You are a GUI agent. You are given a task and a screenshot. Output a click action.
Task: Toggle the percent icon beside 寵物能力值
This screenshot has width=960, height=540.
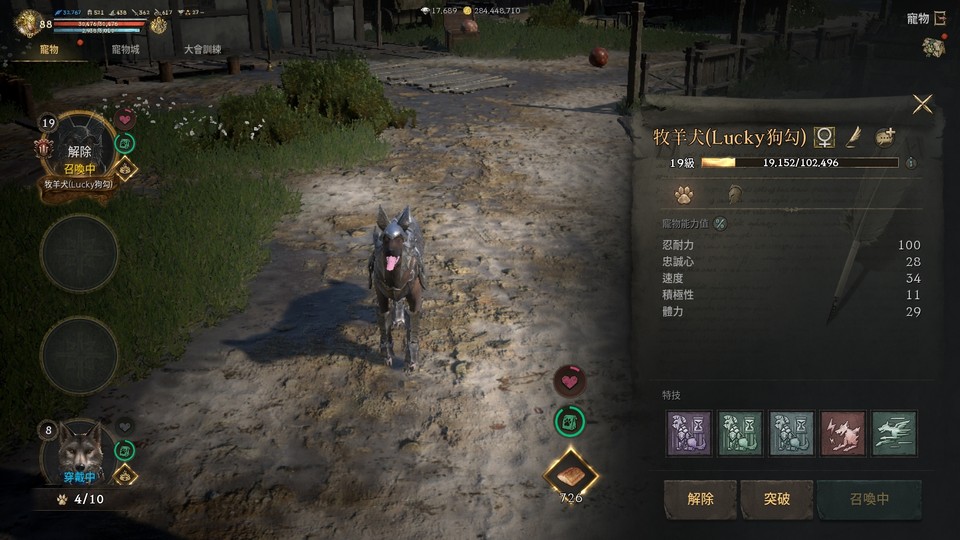tap(720, 223)
